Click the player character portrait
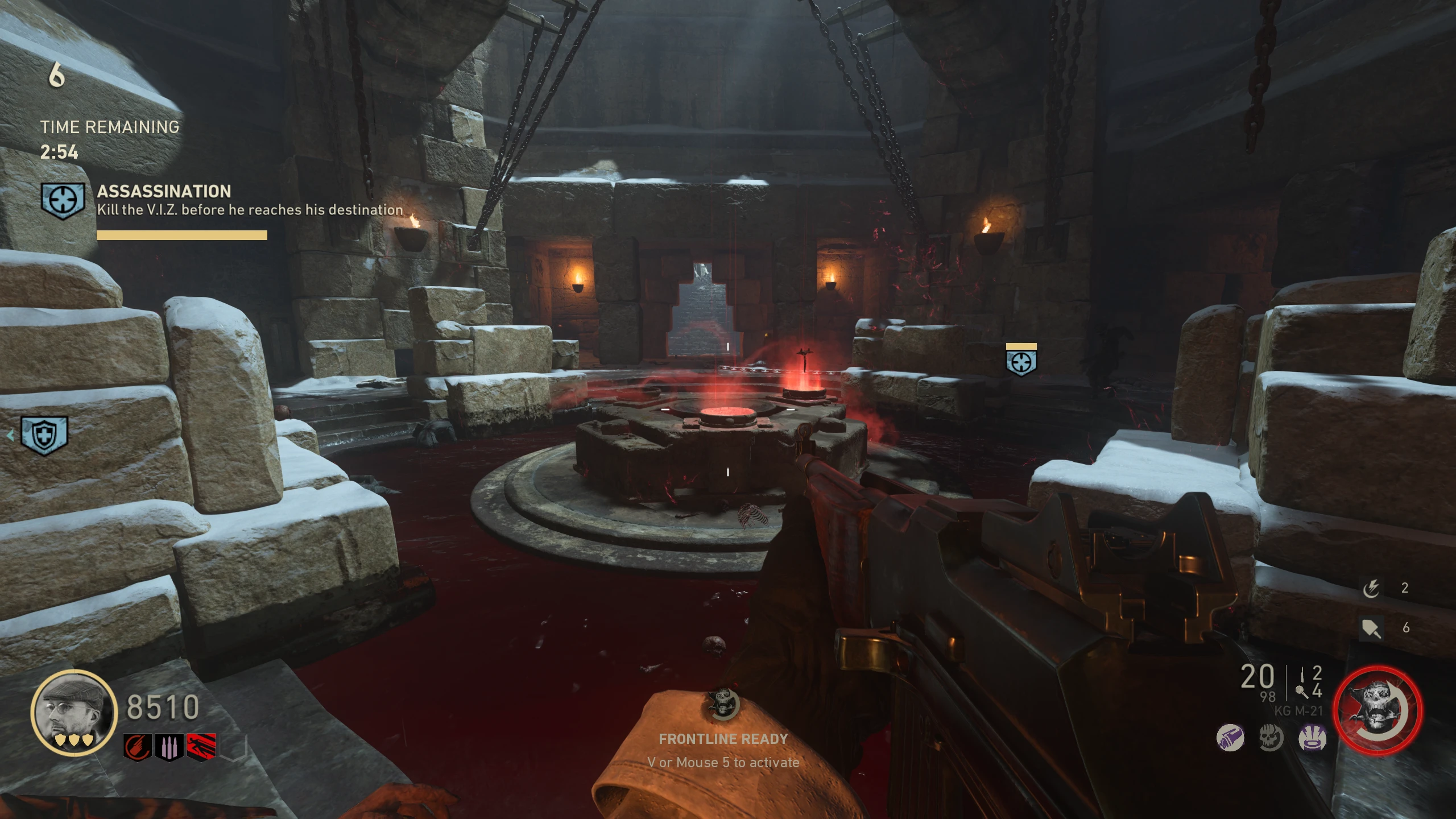This screenshot has height=819, width=1456. 73,712
